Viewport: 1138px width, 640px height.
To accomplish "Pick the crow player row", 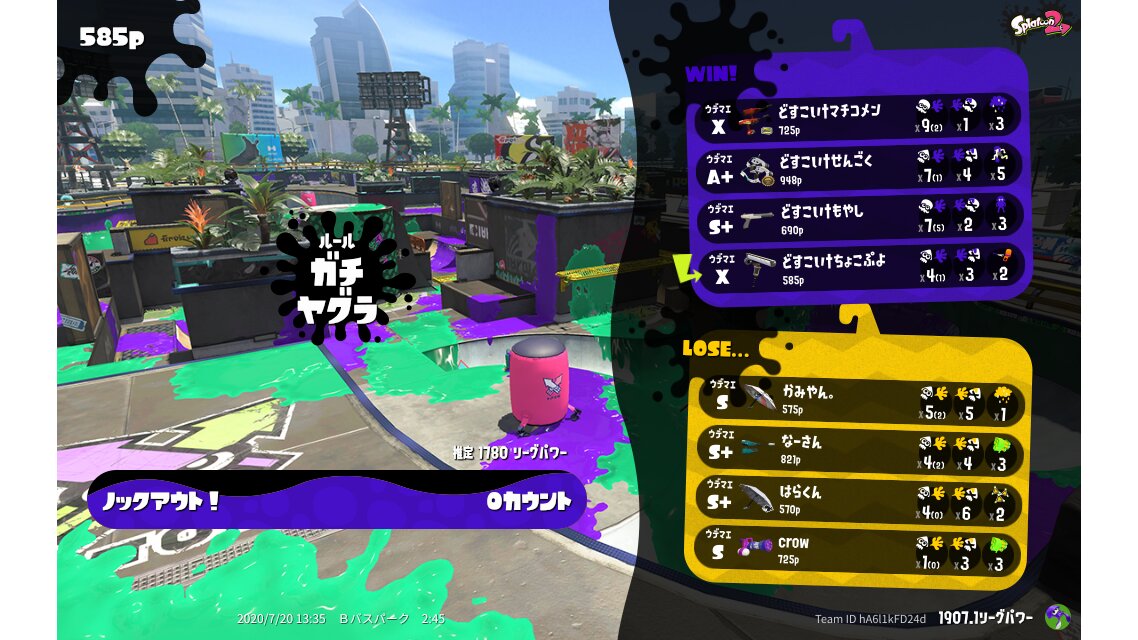I will pos(858,550).
